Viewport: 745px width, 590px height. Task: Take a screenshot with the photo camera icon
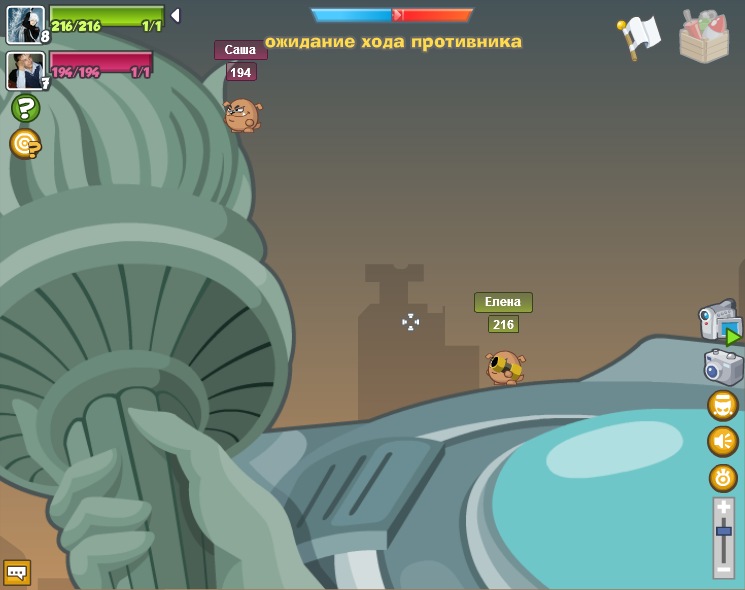(x=723, y=366)
